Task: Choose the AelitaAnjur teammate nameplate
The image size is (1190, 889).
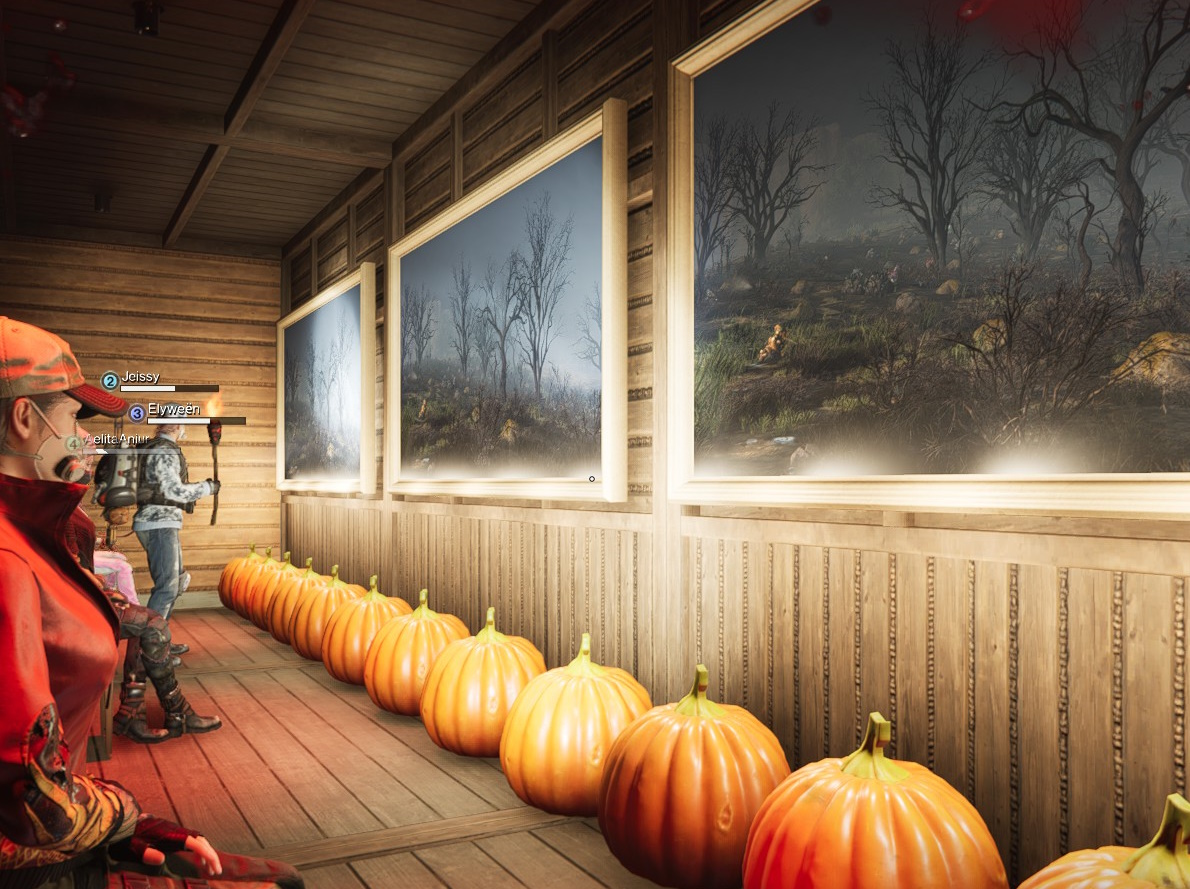Action: tap(110, 440)
